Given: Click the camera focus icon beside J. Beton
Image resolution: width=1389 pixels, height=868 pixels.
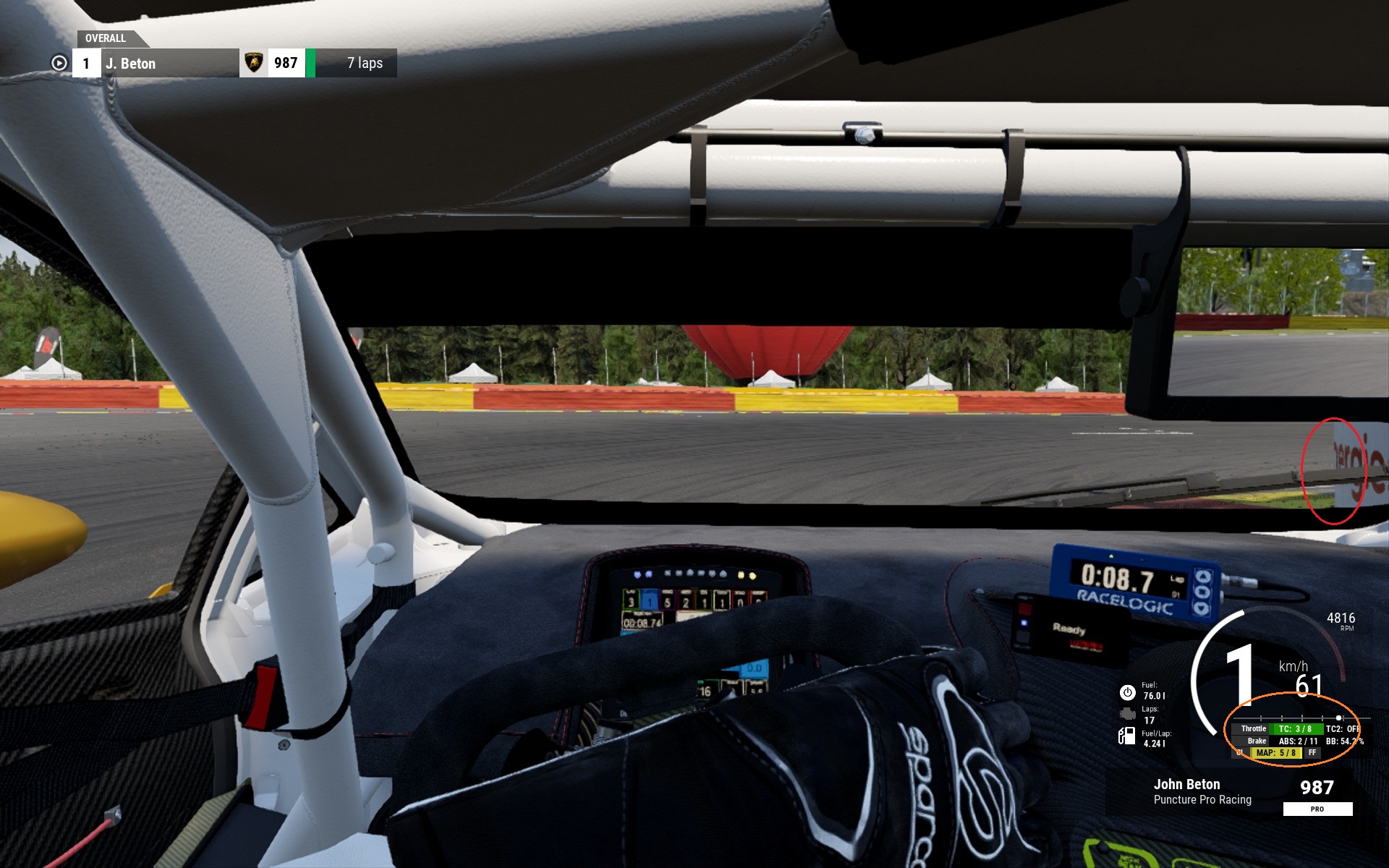Looking at the screenshot, I should [59, 64].
